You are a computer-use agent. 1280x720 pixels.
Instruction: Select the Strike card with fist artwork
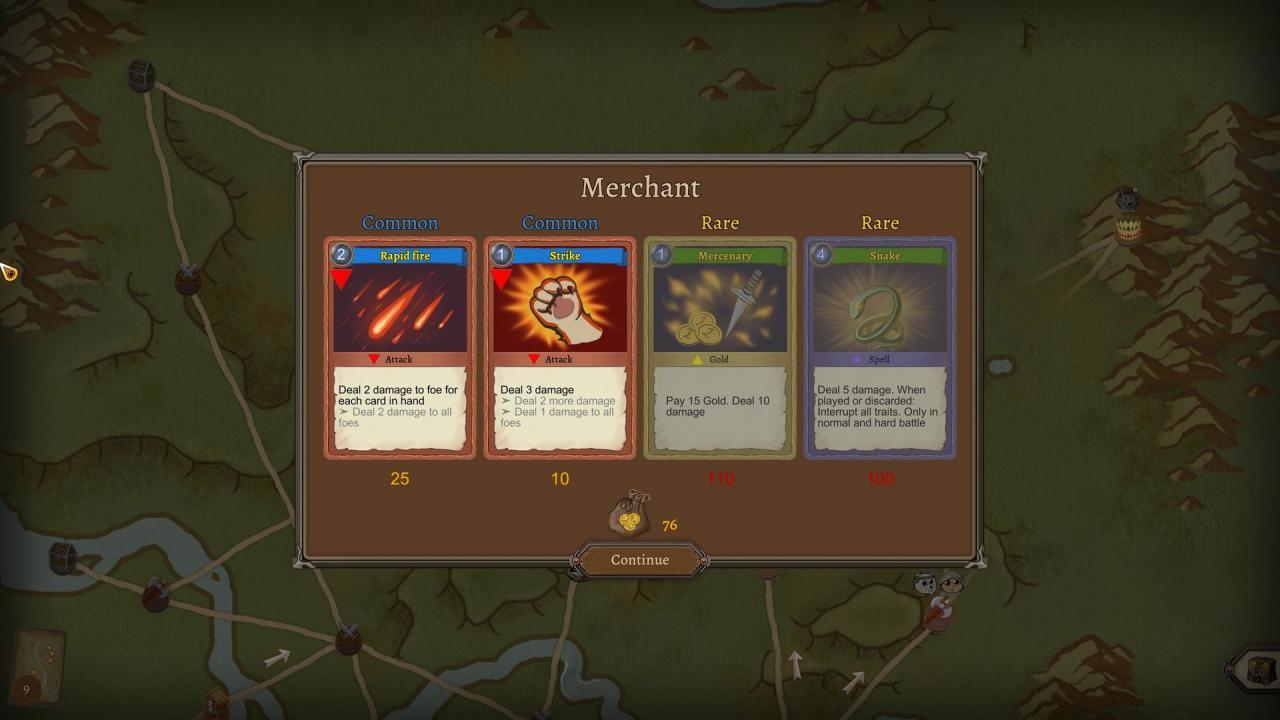pos(560,348)
